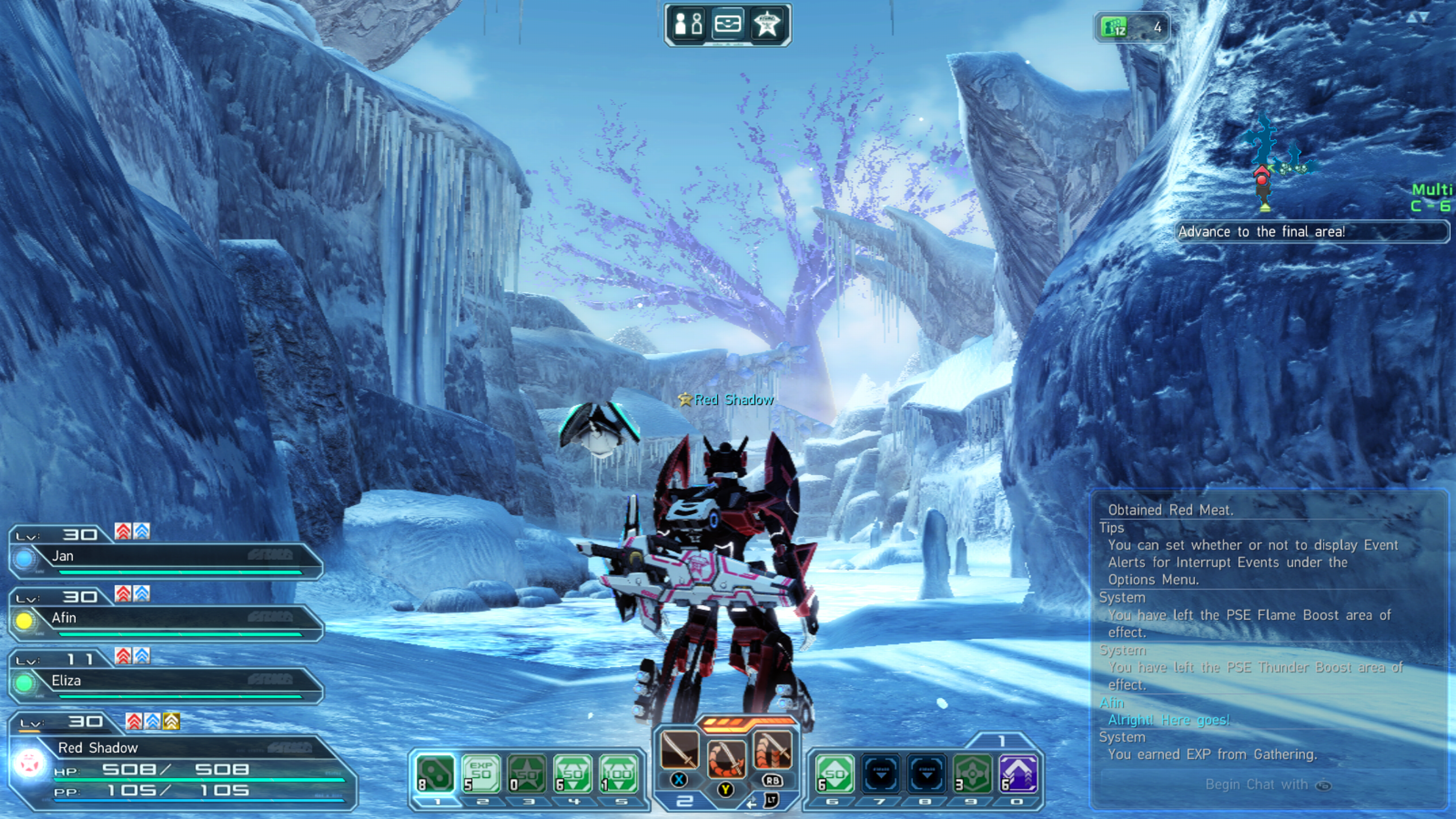Screen dimensions: 1456x819
Task: Use the green diamond 50 item in slot 6
Action: 835,774
